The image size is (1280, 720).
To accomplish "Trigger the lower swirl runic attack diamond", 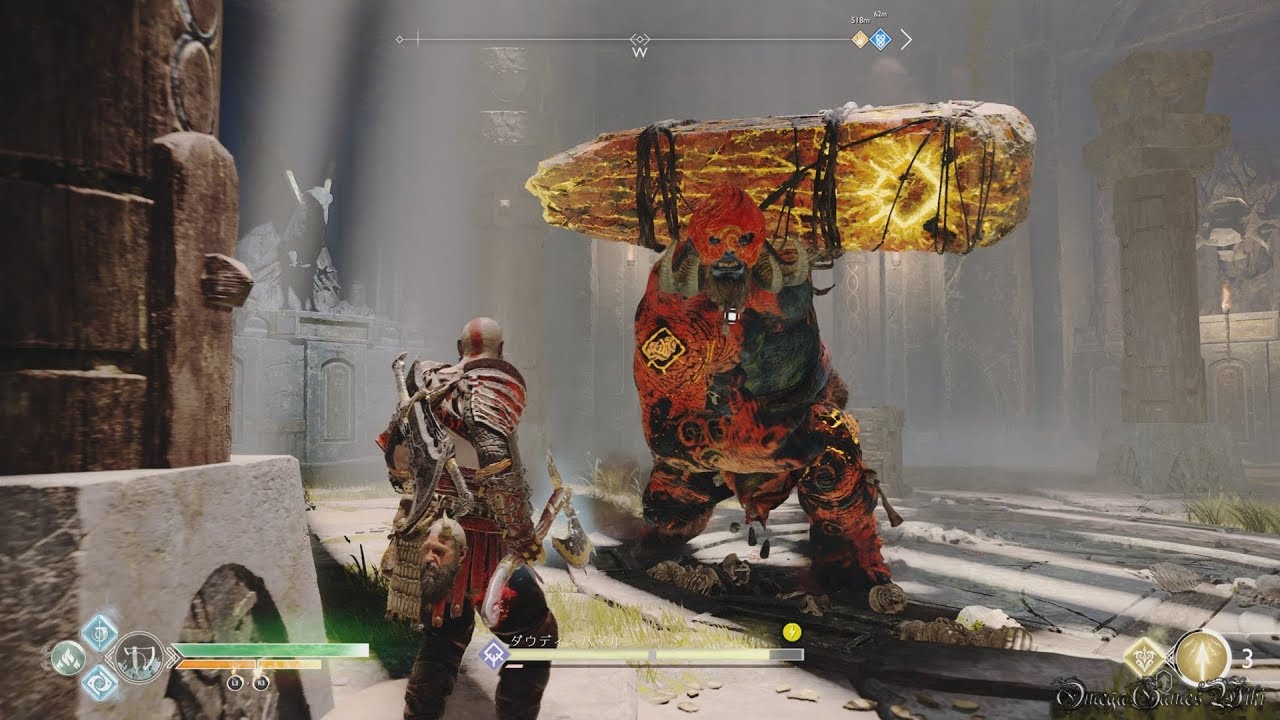I will click(x=100, y=682).
